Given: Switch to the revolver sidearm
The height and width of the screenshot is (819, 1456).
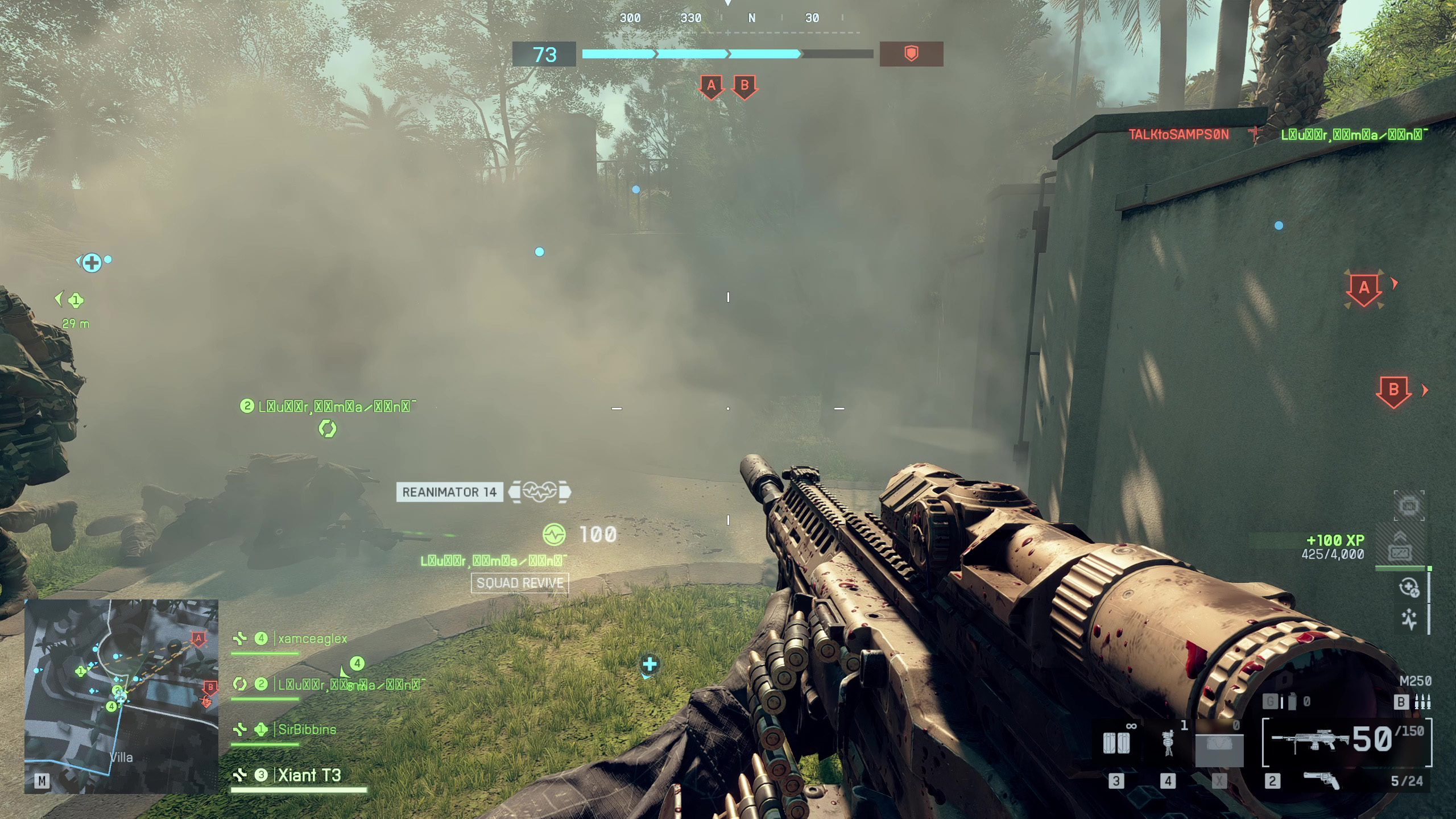Looking at the screenshot, I should (x=1321, y=781).
